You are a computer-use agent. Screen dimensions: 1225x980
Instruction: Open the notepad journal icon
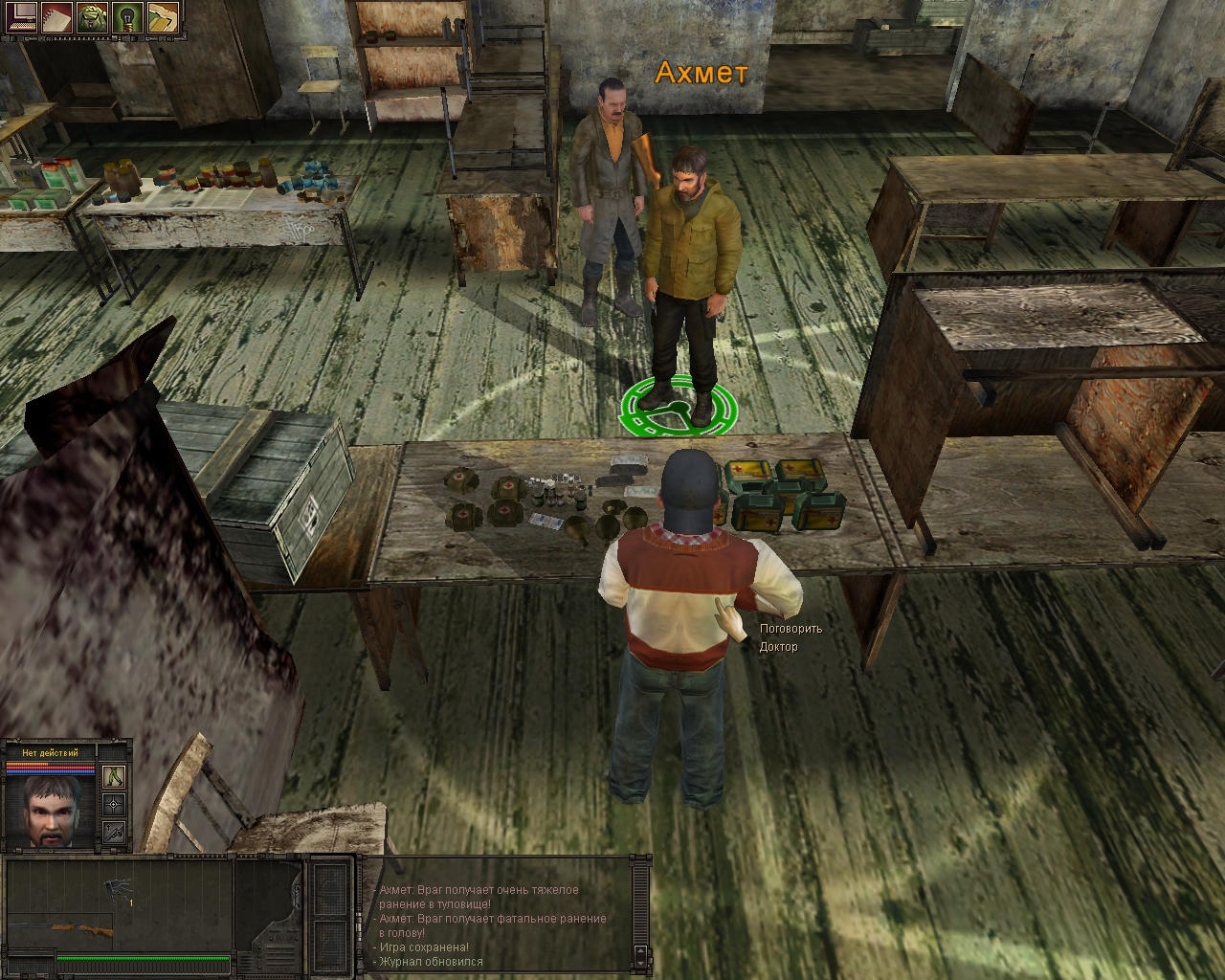pyautogui.click(x=56, y=16)
